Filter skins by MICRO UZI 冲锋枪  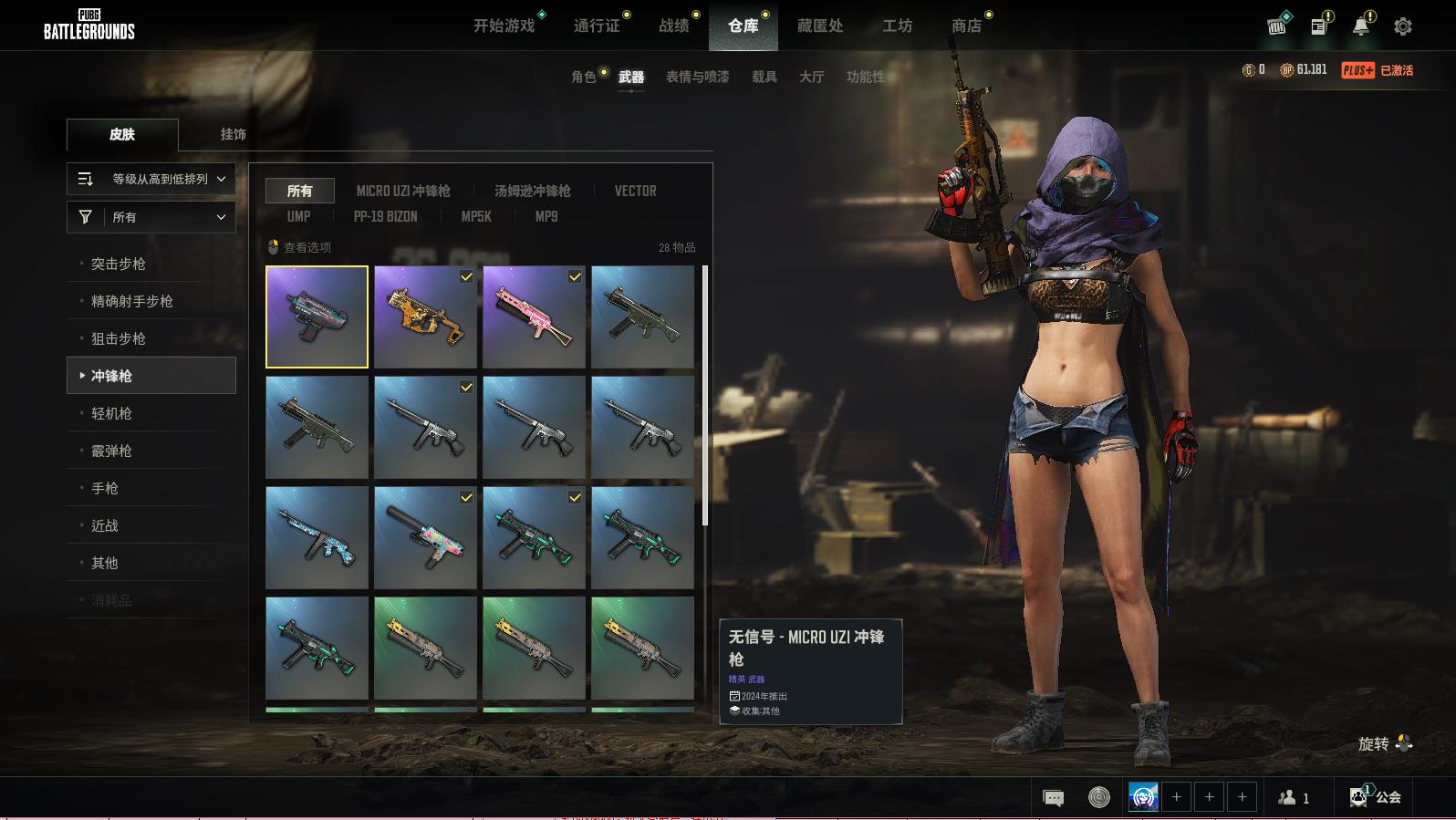pyautogui.click(x=403, y=191)
